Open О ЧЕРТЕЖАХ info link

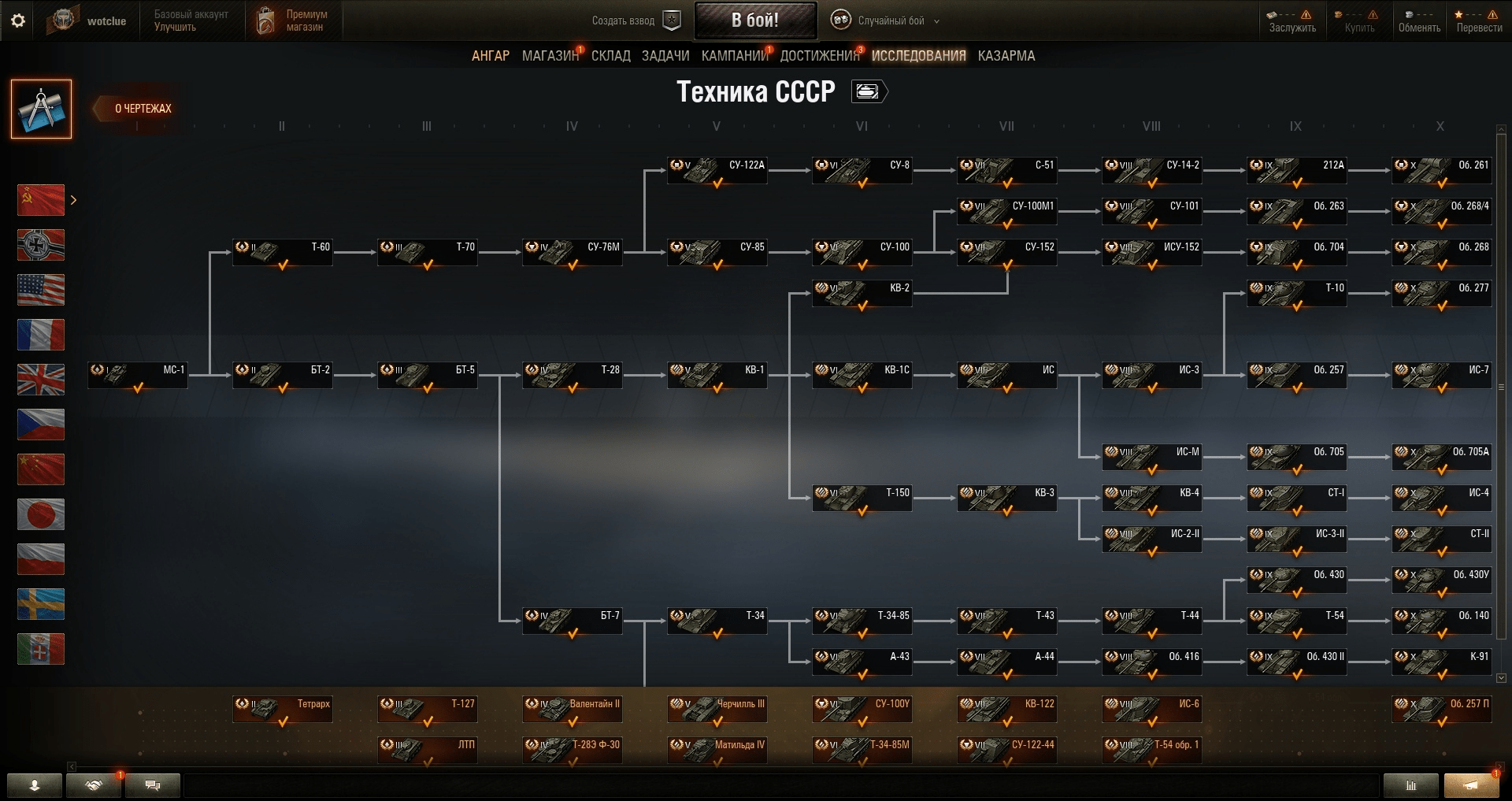[142, 109]
